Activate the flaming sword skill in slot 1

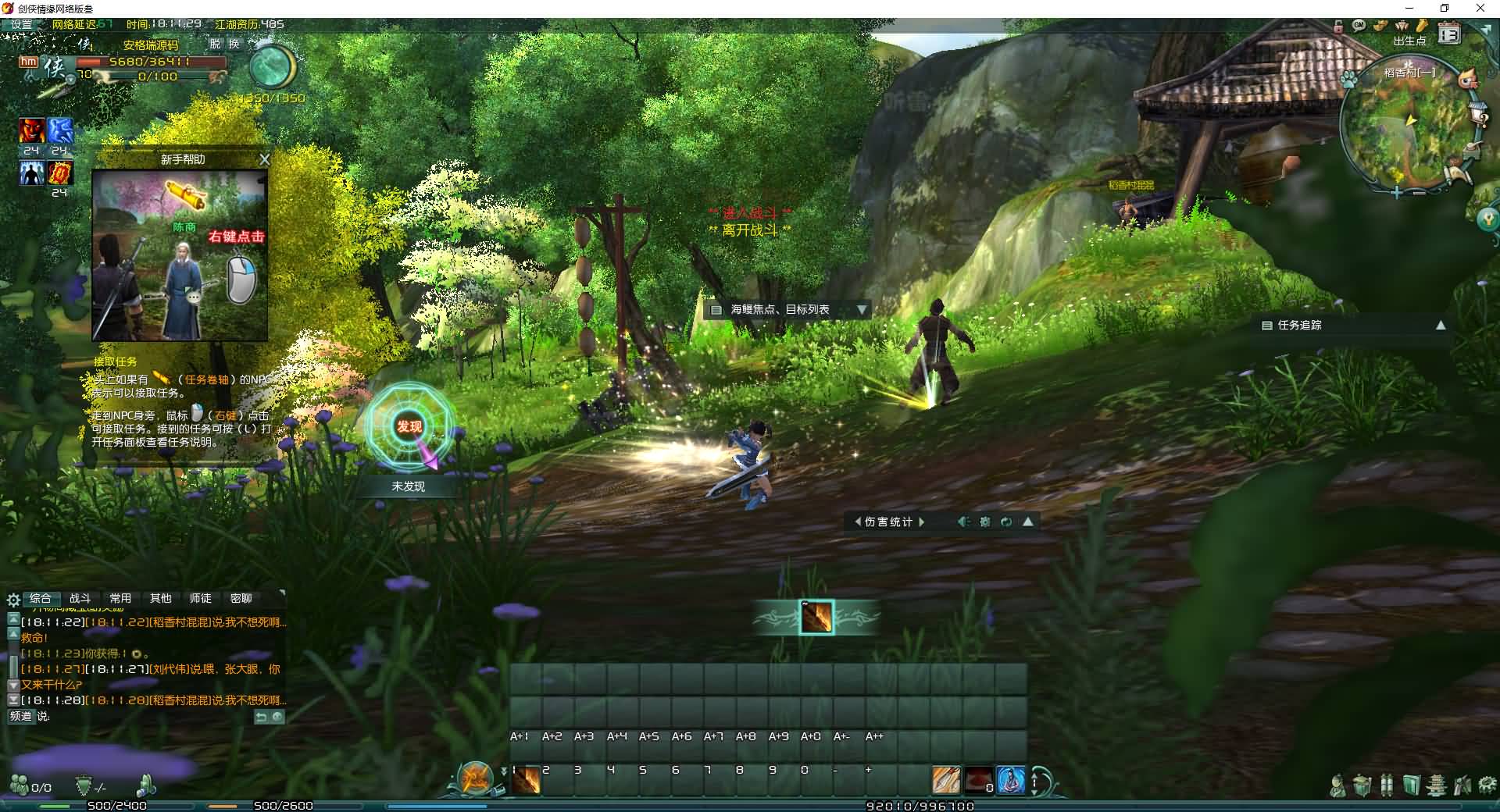click(526, 779)
